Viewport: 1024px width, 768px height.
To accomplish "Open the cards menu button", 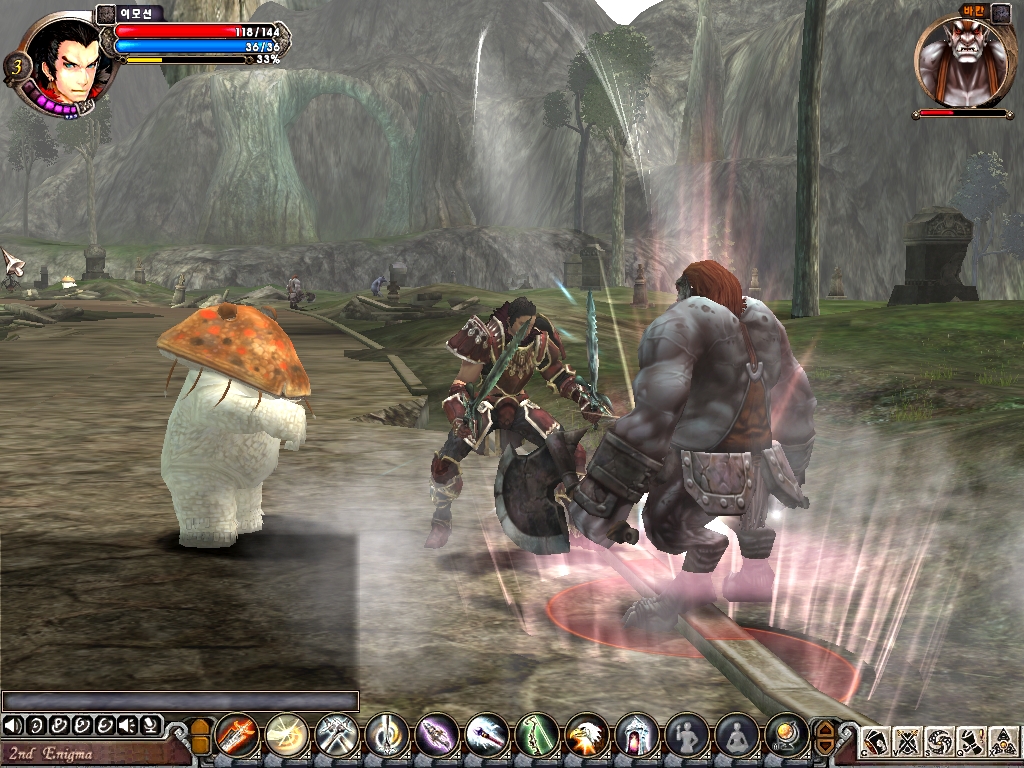I will click(x=877, y=743).
